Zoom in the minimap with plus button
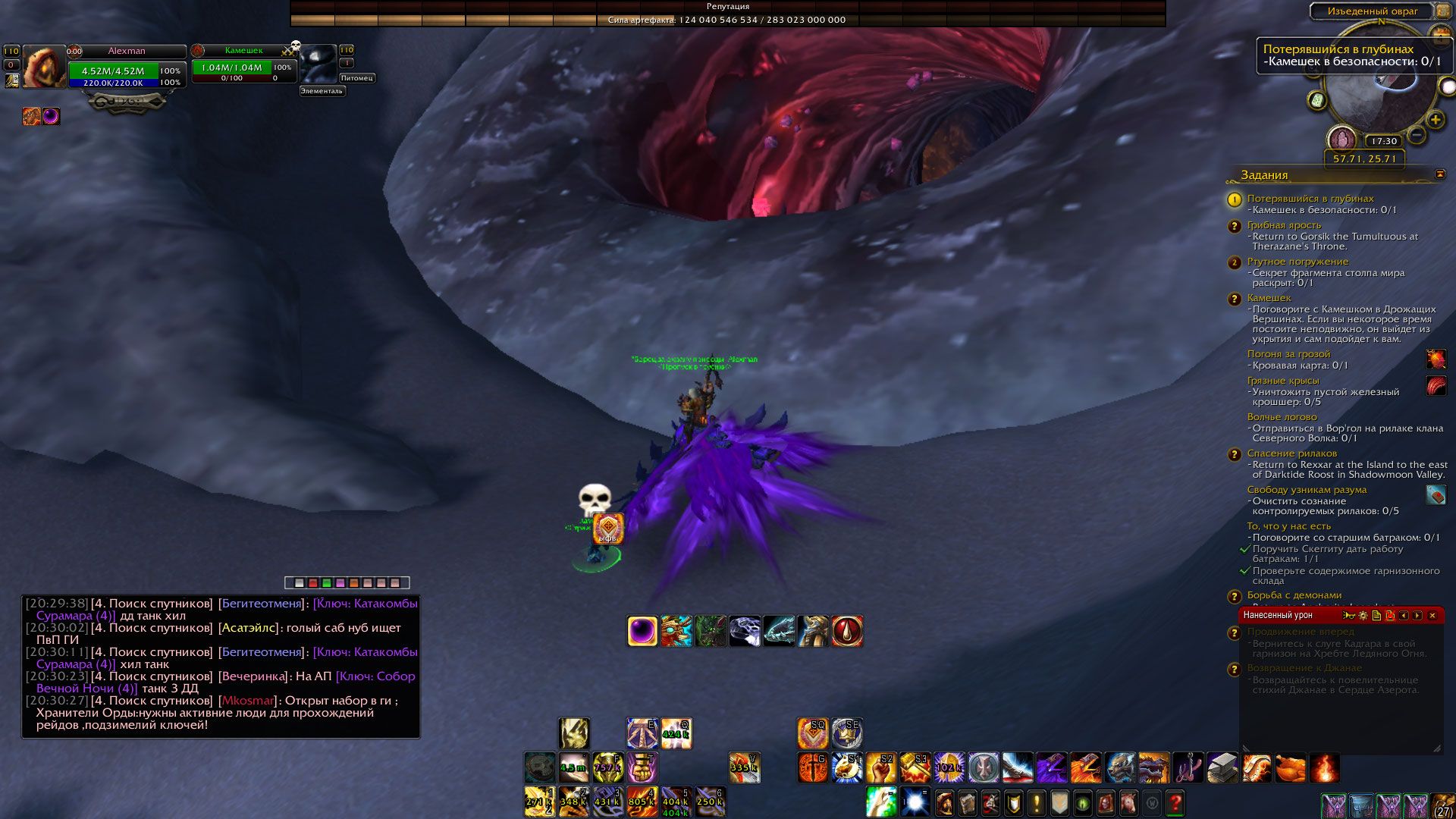 coord(1435,120)
